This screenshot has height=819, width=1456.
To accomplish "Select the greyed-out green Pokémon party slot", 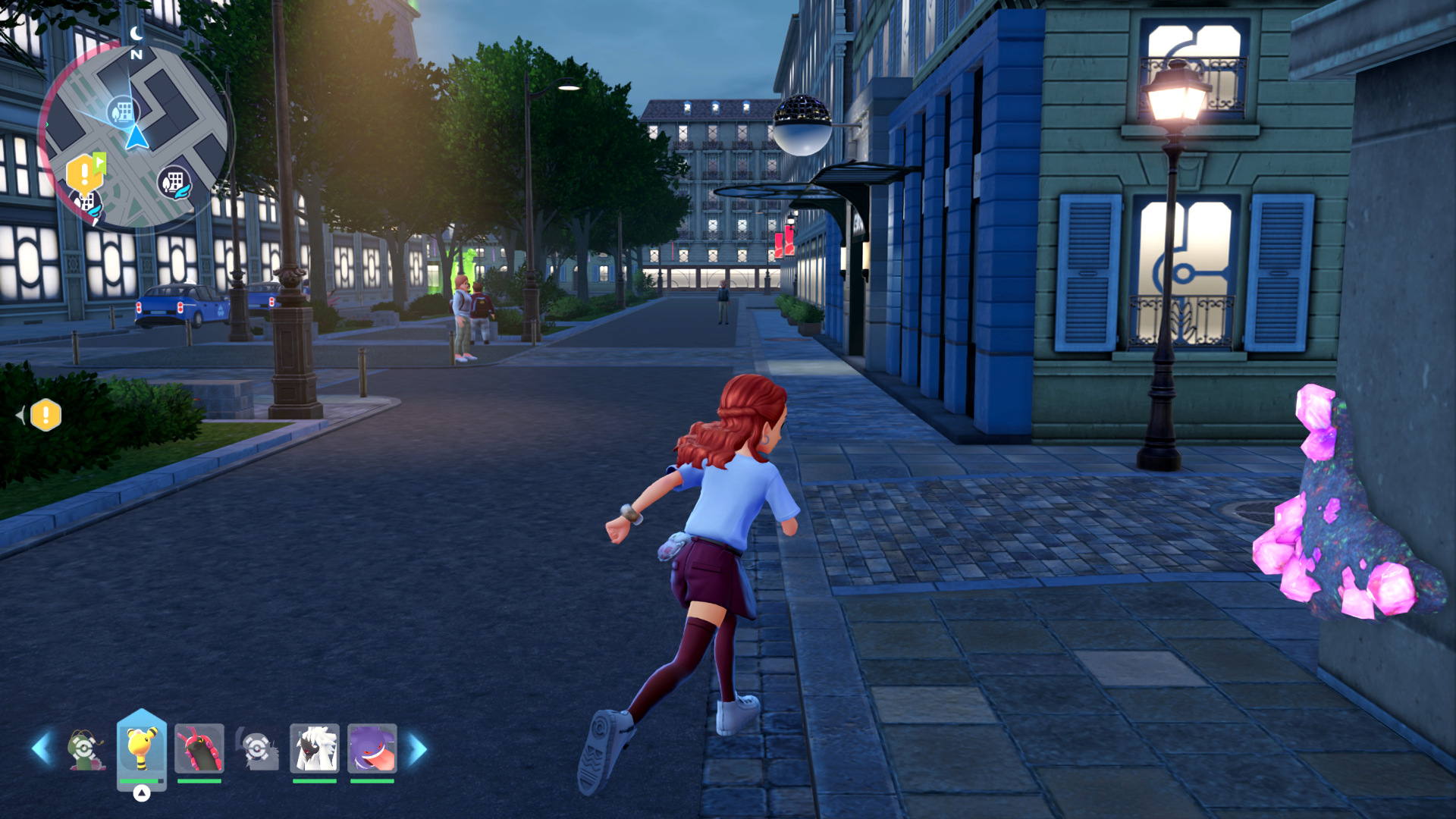I will (x=85, y=749).
